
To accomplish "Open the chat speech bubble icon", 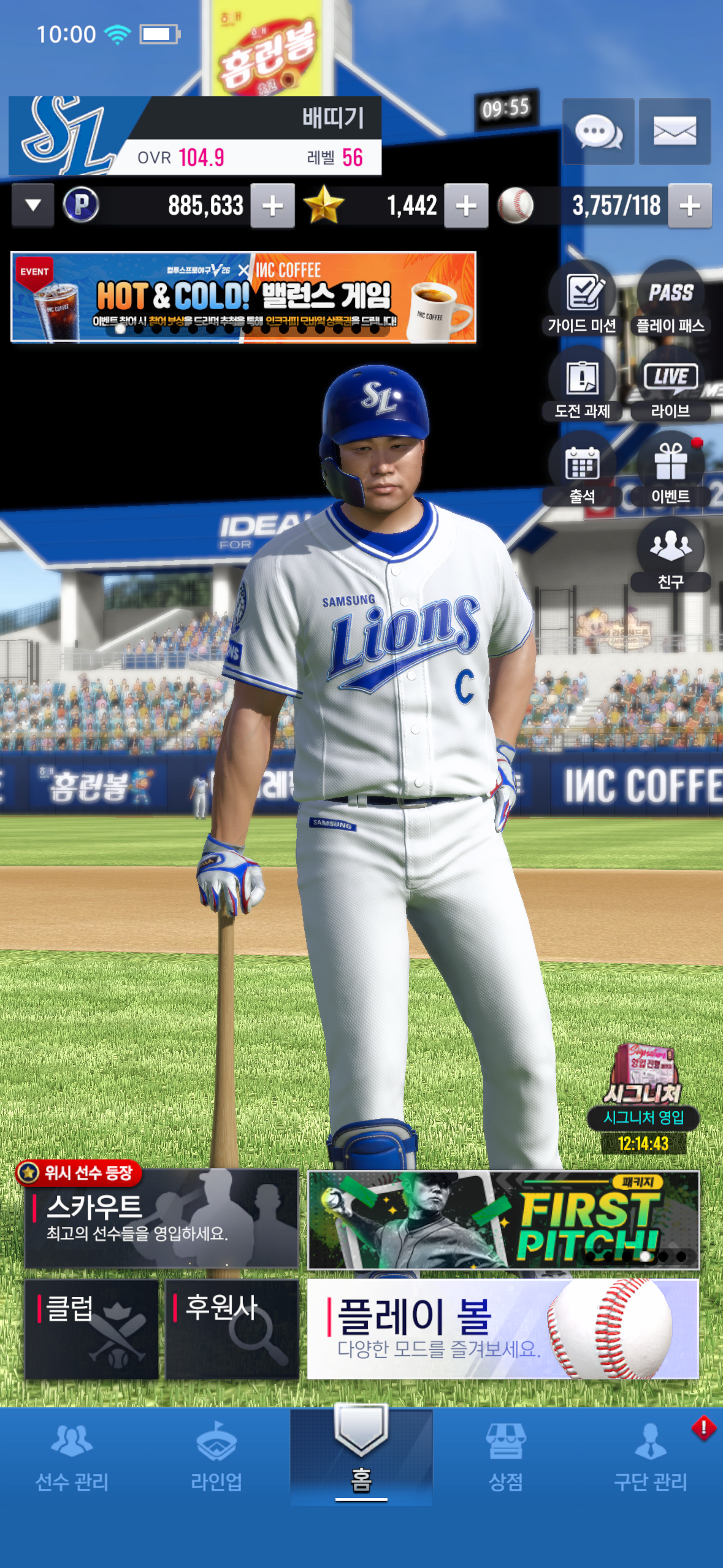I will (598, 131).
